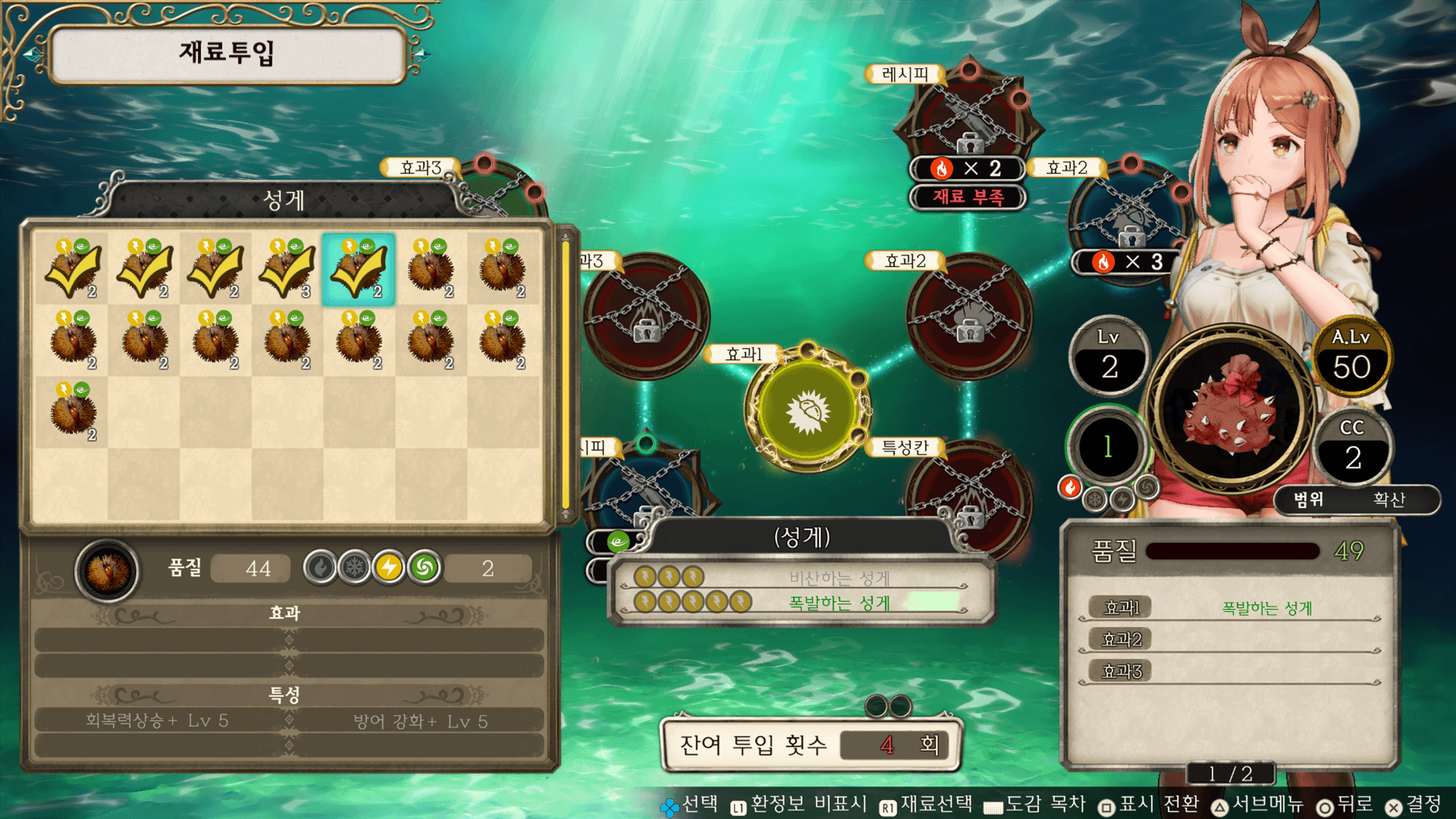Image resolution: width=1456 pixels, height=819 pixels.
Task: Click the 1 / 2 page indicator
Action: tap(1230, 773)
